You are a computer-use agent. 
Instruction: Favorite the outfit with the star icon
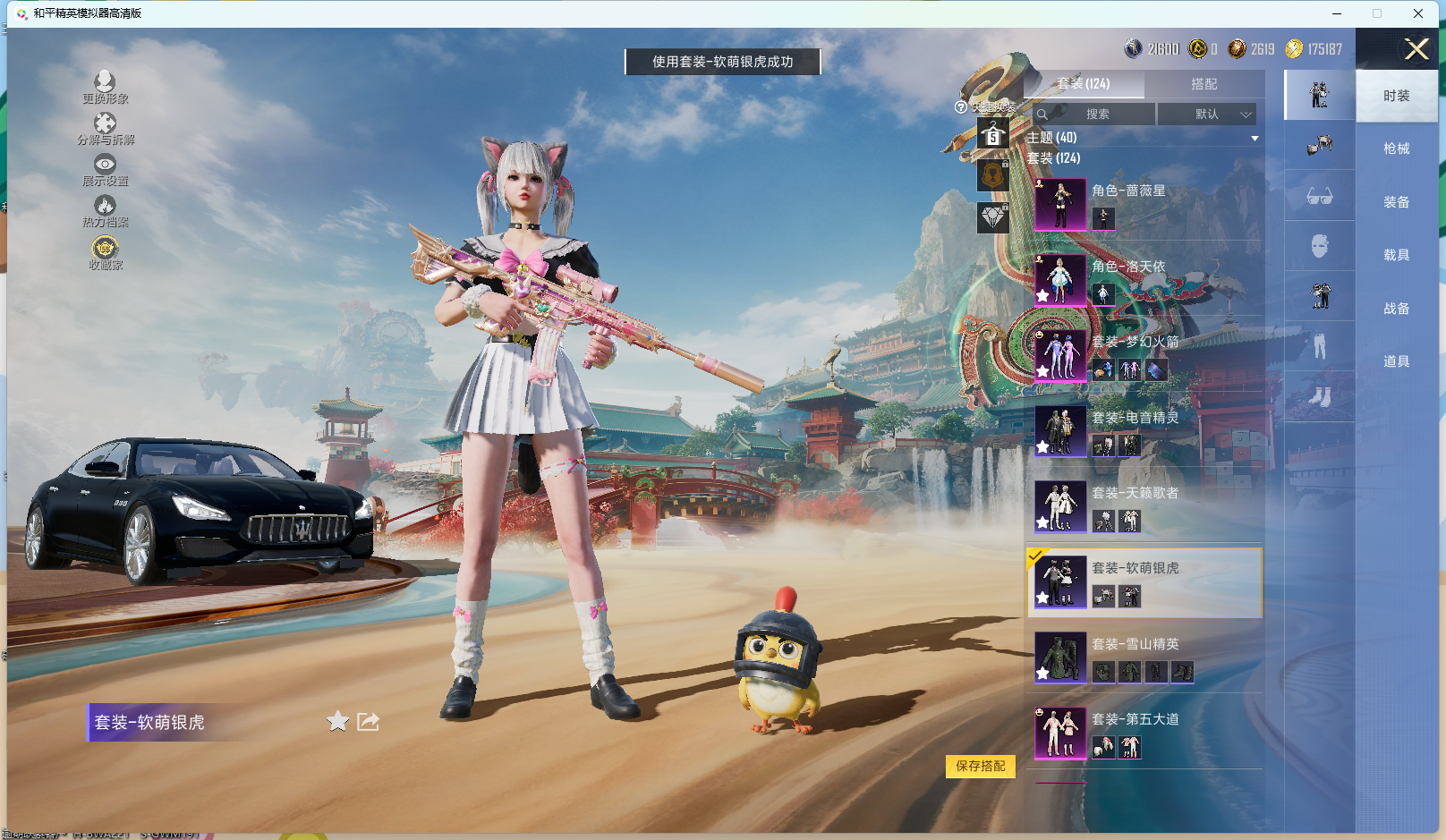pos(337,721)
